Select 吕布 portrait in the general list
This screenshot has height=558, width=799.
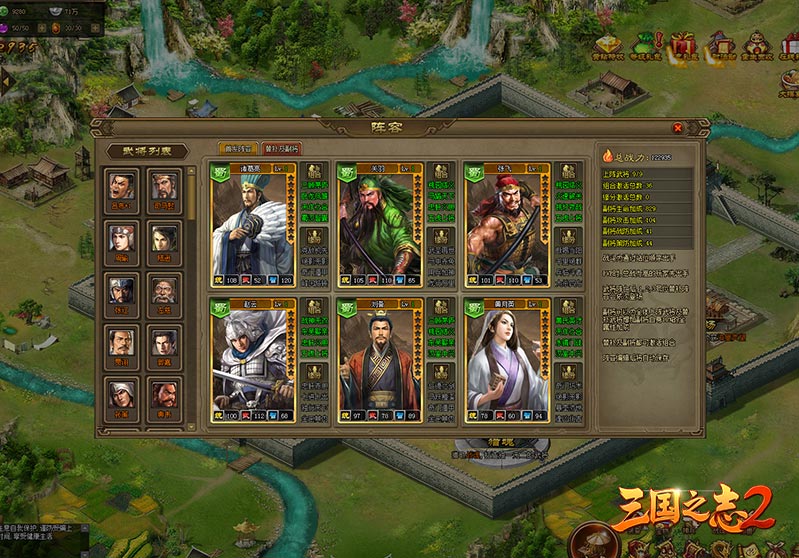click(121, 187)
